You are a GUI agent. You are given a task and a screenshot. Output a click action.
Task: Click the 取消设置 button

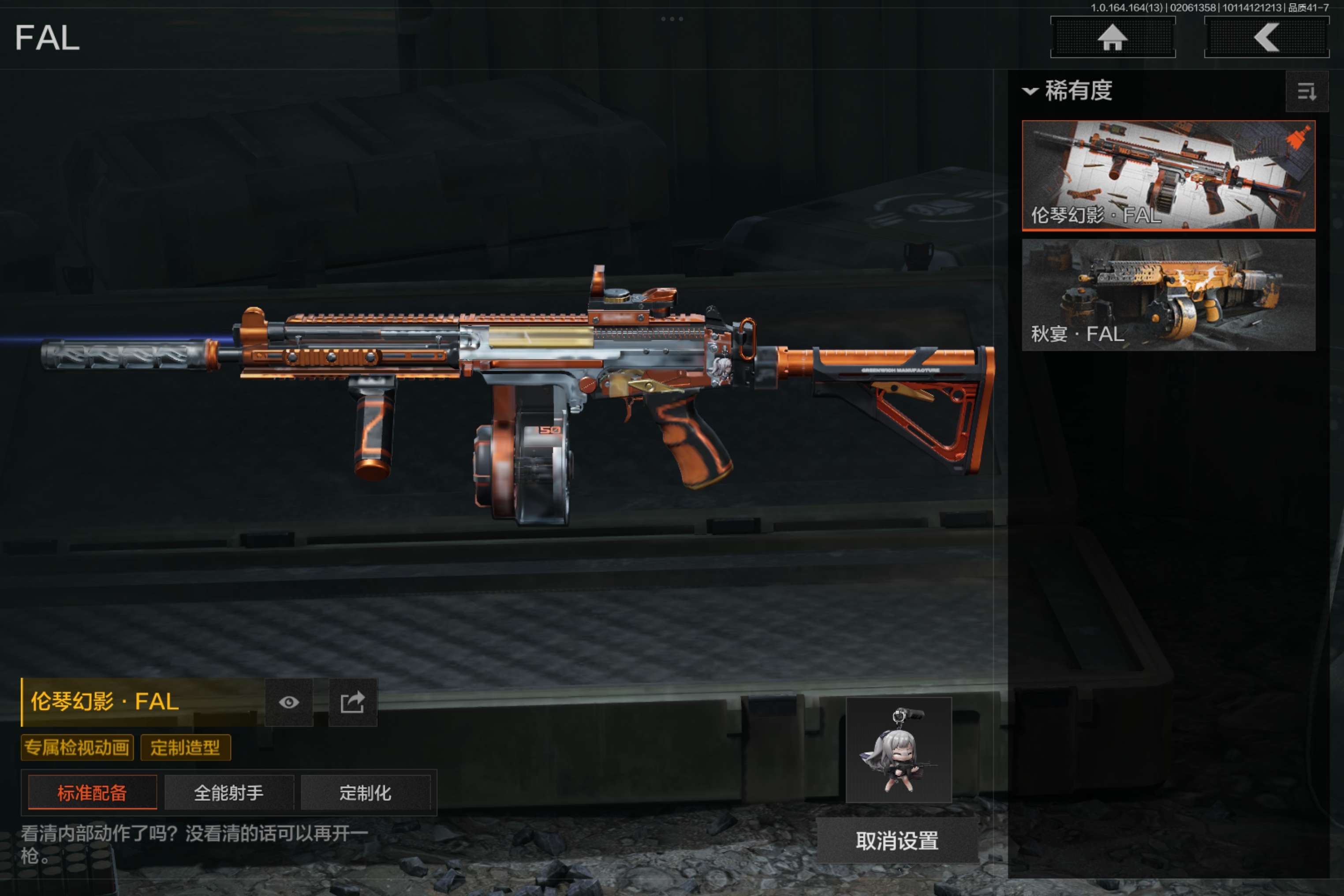(896, 840)
